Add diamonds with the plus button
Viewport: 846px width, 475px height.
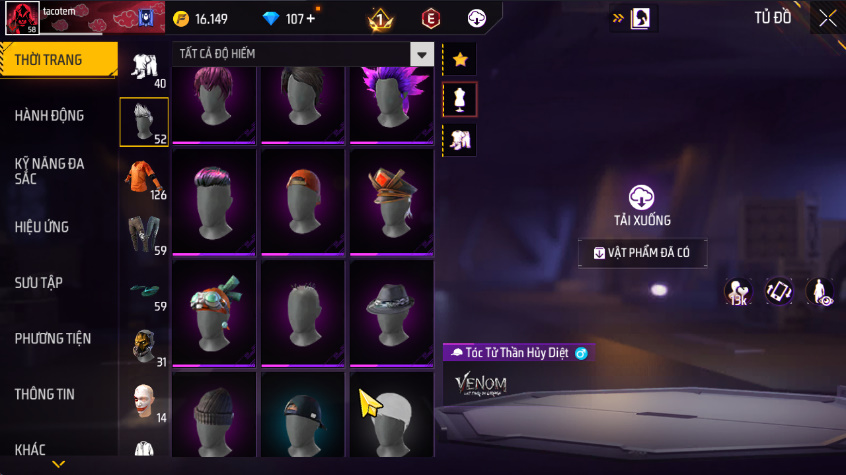(x=310, y=19)
